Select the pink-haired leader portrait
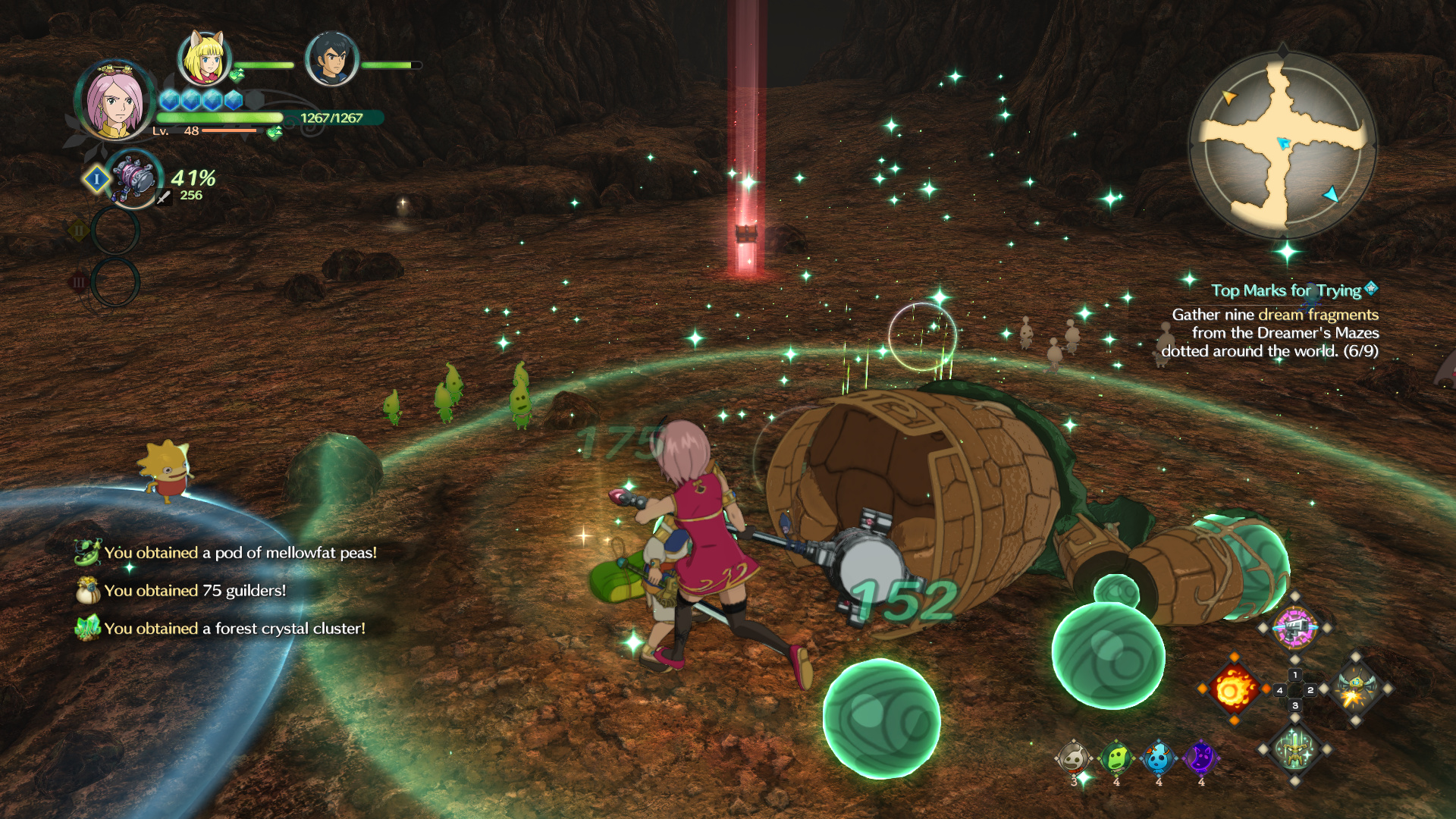The width and height of the screenshot is (1456, 819). 114,100
